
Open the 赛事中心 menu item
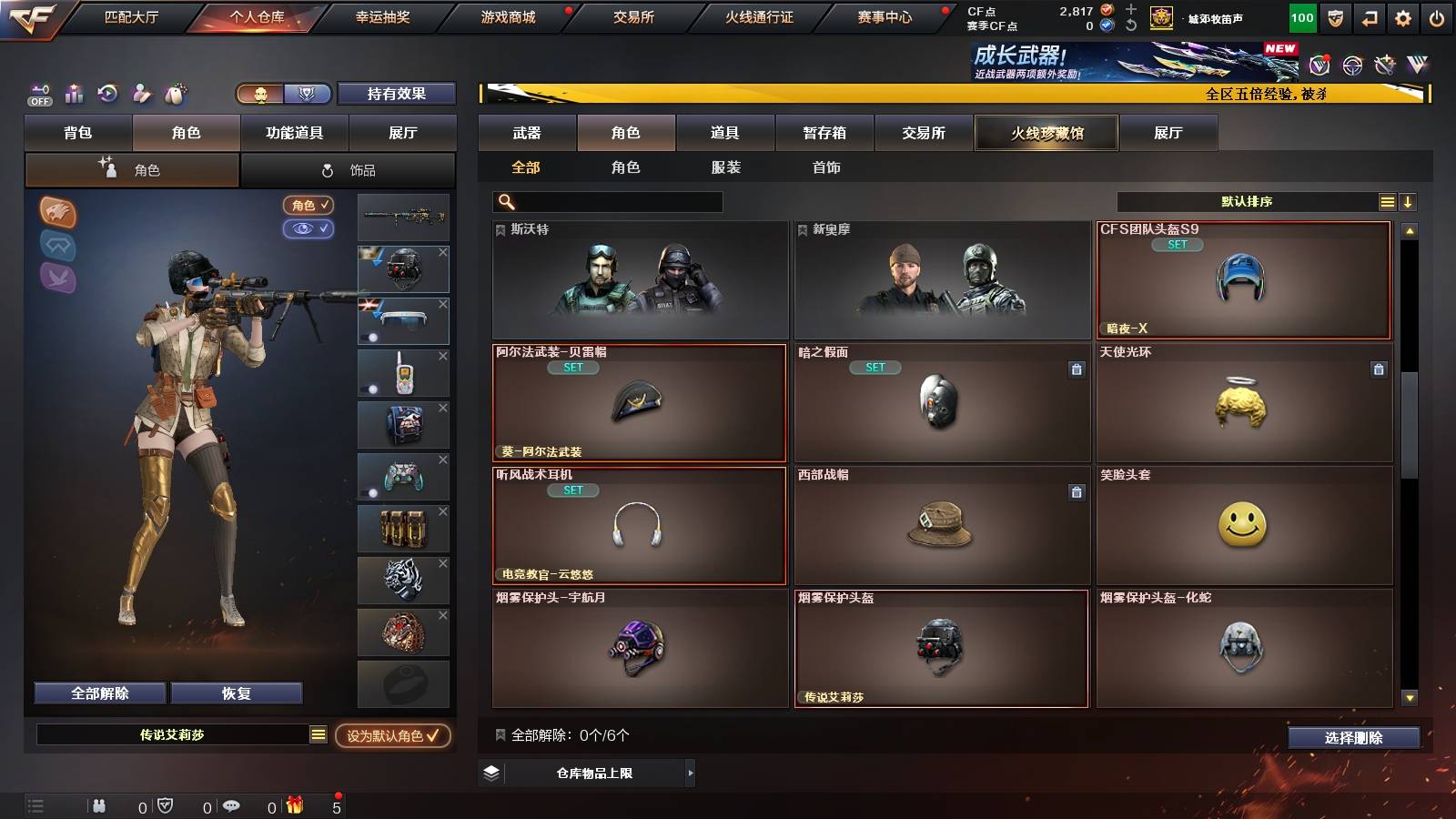tap(883, 15)
